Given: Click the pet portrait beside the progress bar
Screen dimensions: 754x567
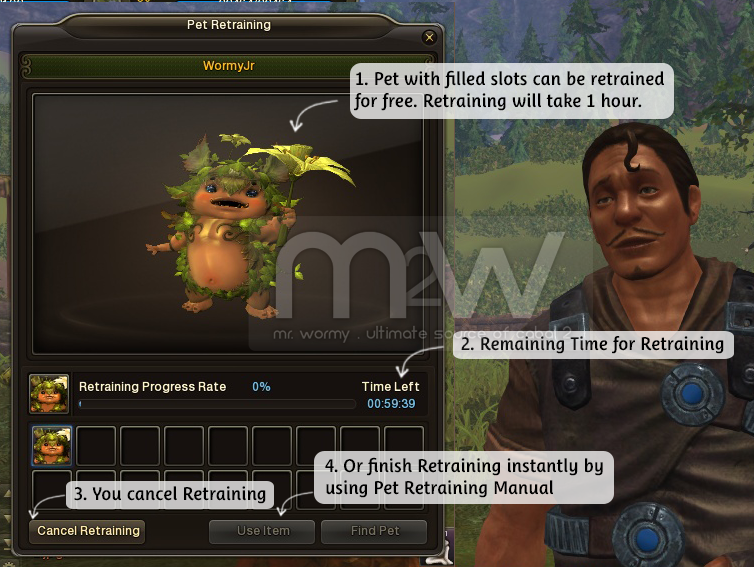Looking at the screenshot, I should coord(49,394).
